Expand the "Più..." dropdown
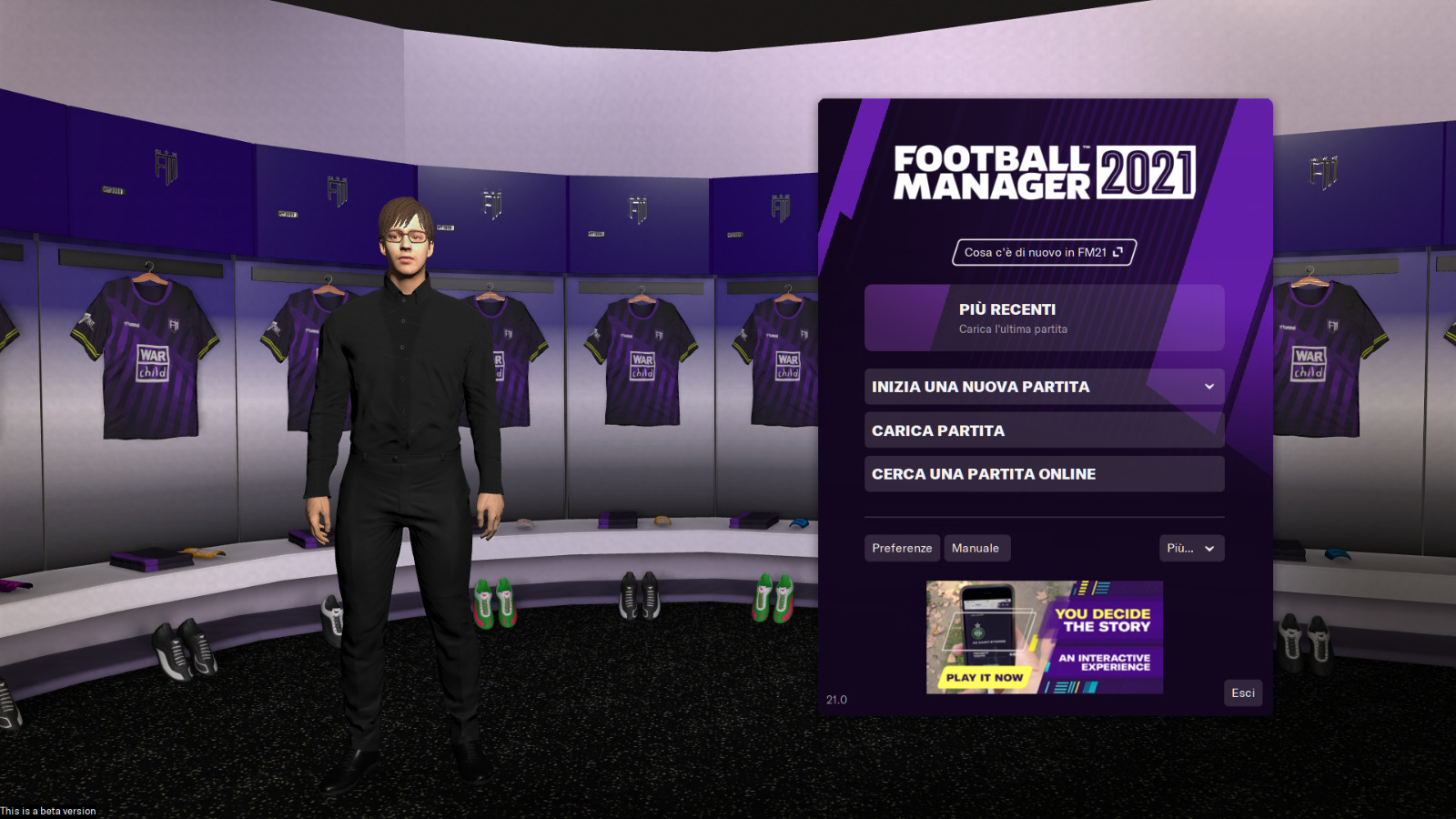 (x=1191, y=548)
